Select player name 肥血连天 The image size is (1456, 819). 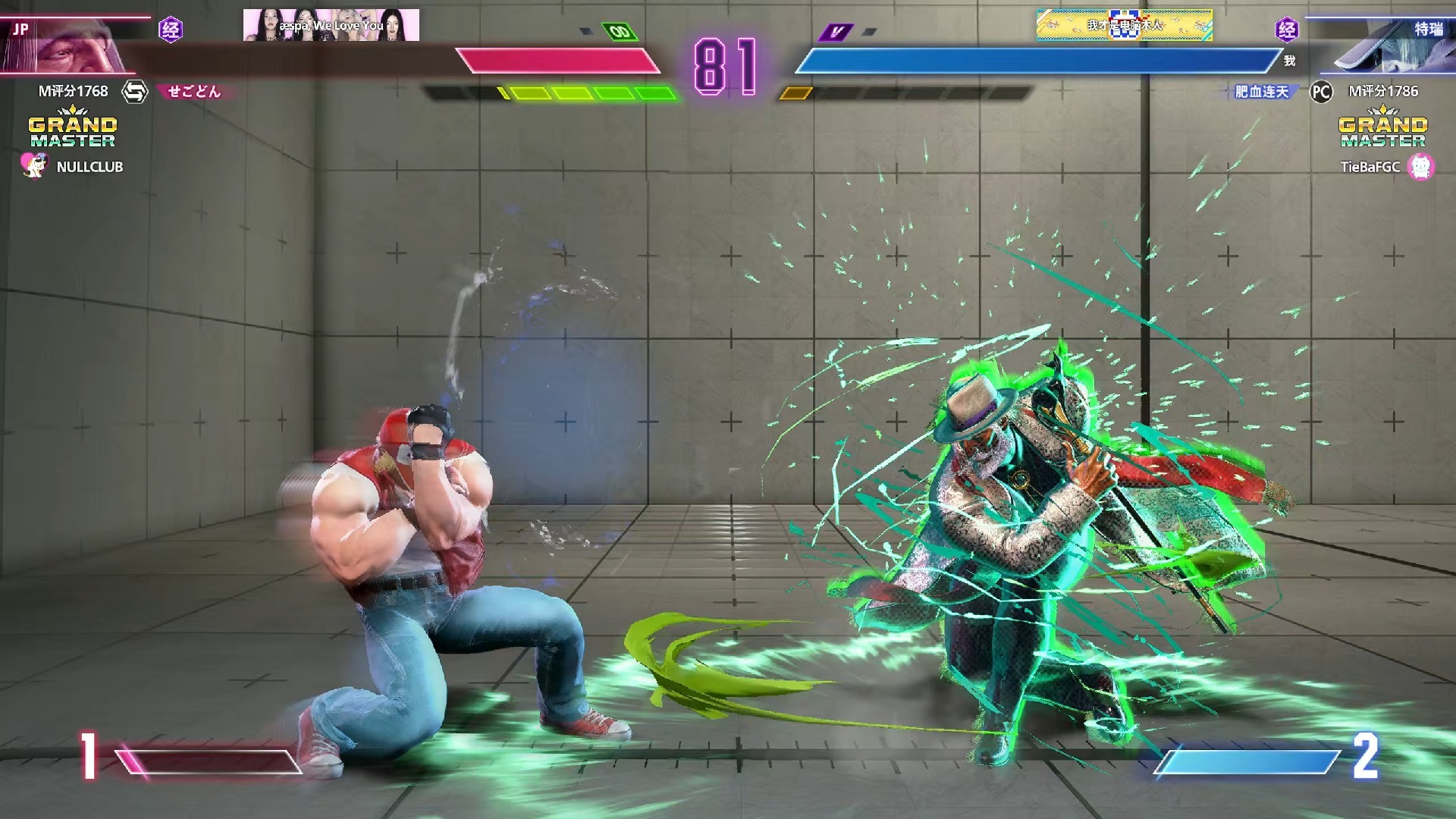click(x=1261, y=92)
